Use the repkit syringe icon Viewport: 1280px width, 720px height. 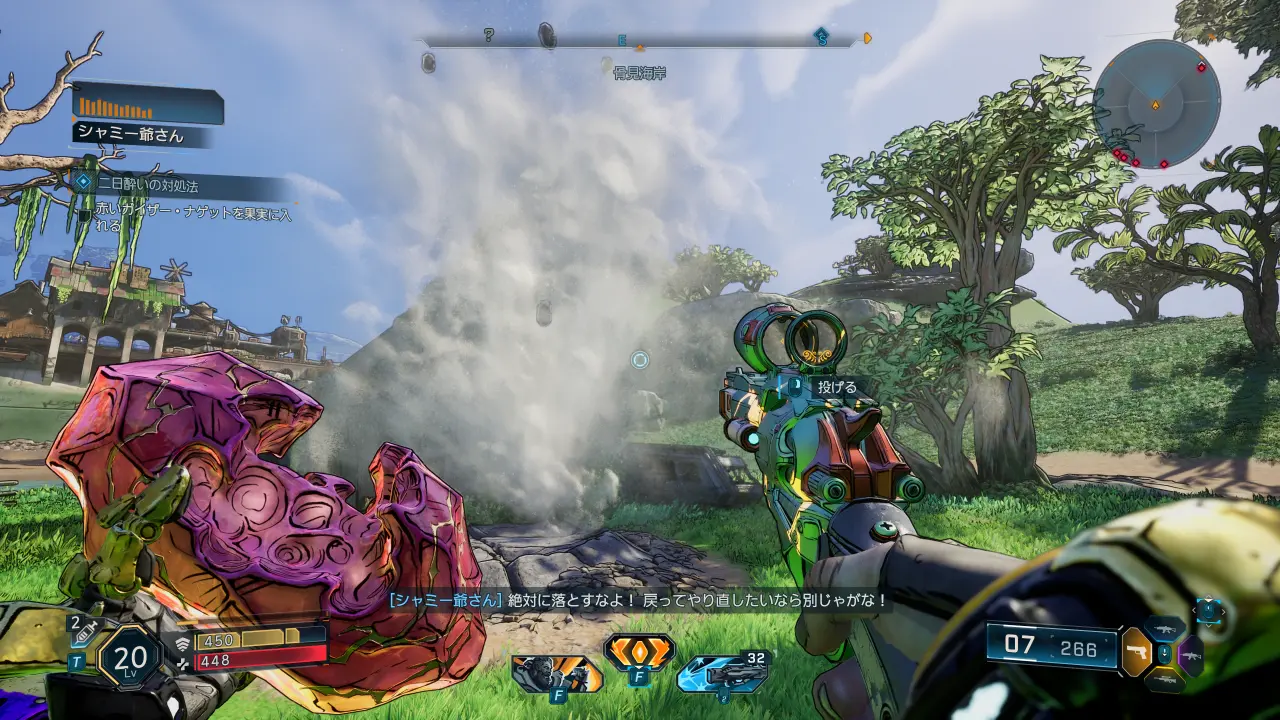pos(84,628)
